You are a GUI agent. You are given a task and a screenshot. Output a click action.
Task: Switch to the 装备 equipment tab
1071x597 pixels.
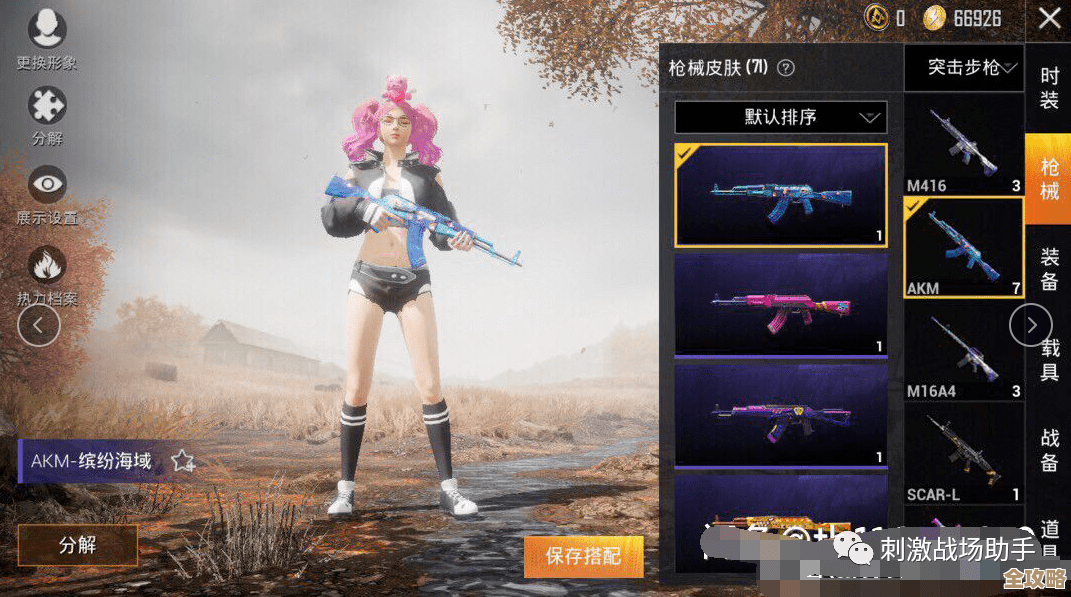point(1049,269)
